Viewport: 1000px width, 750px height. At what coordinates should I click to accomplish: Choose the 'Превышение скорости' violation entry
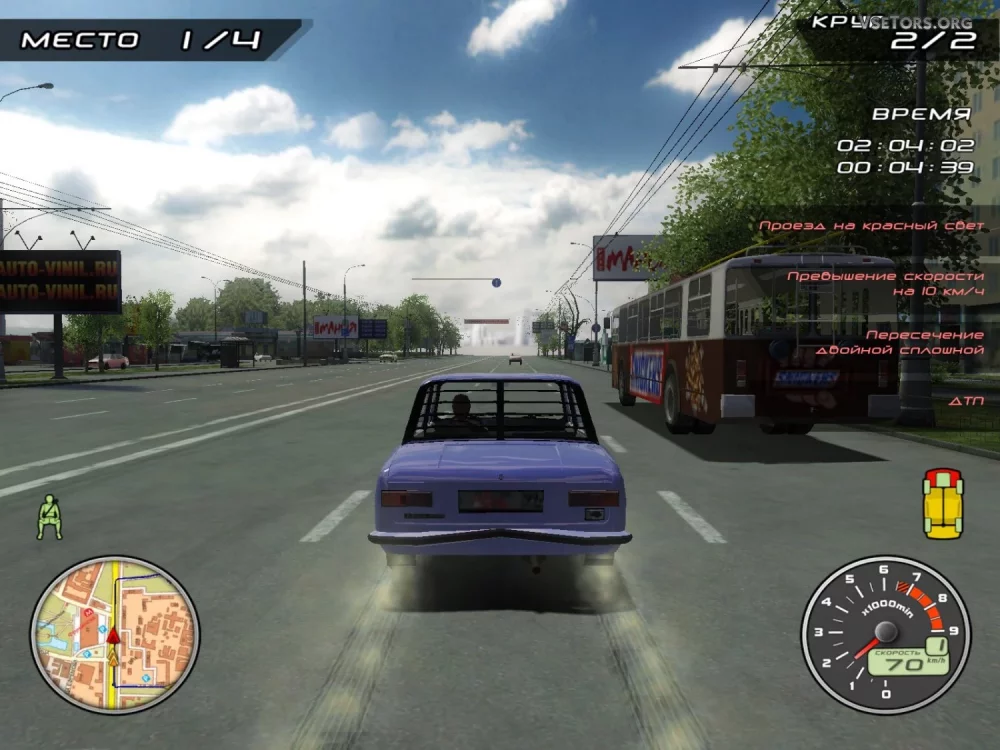click(x=885, y=283)
